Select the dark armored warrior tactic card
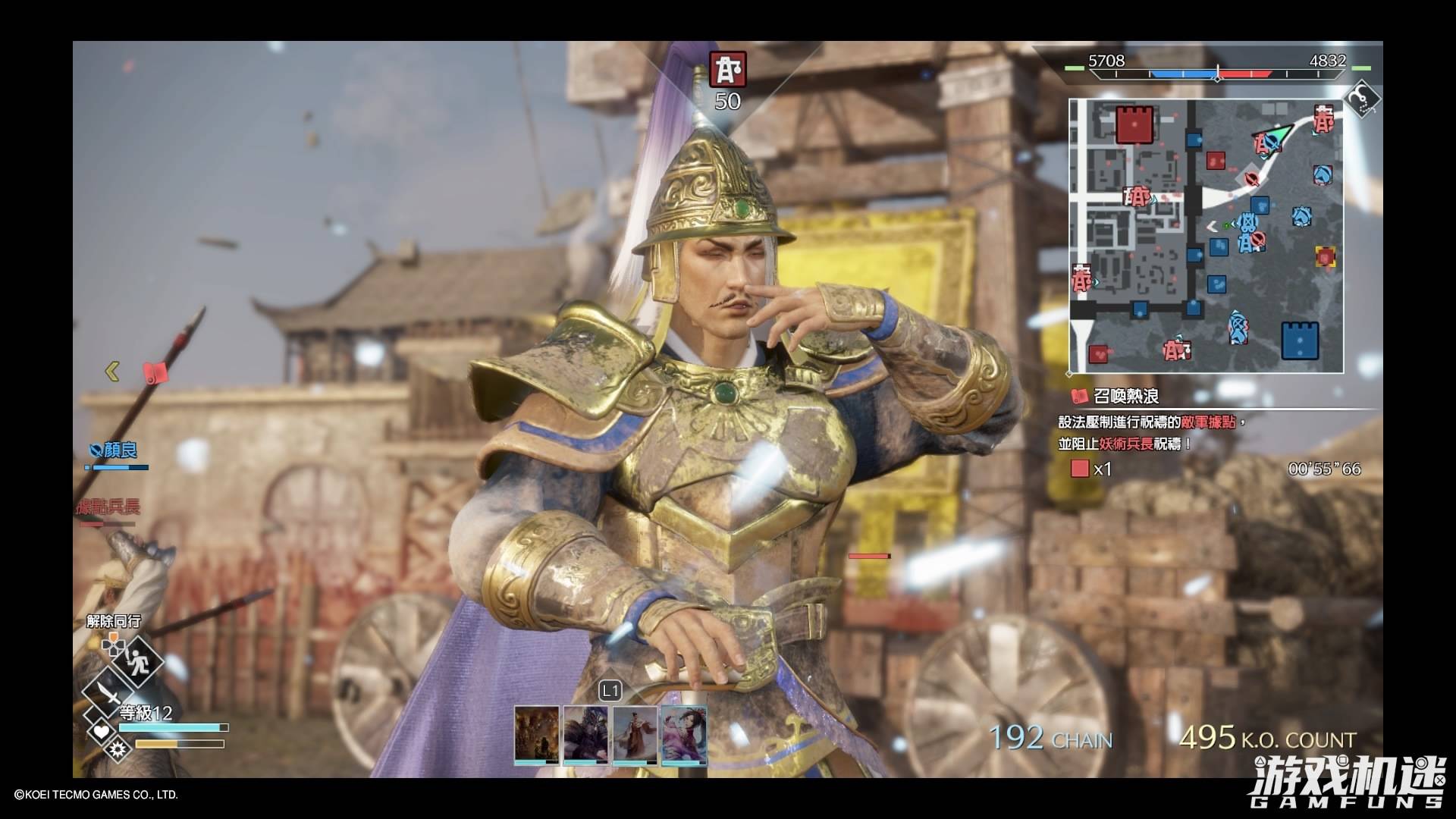This screenshot has width=1456, height=819. 585,734
